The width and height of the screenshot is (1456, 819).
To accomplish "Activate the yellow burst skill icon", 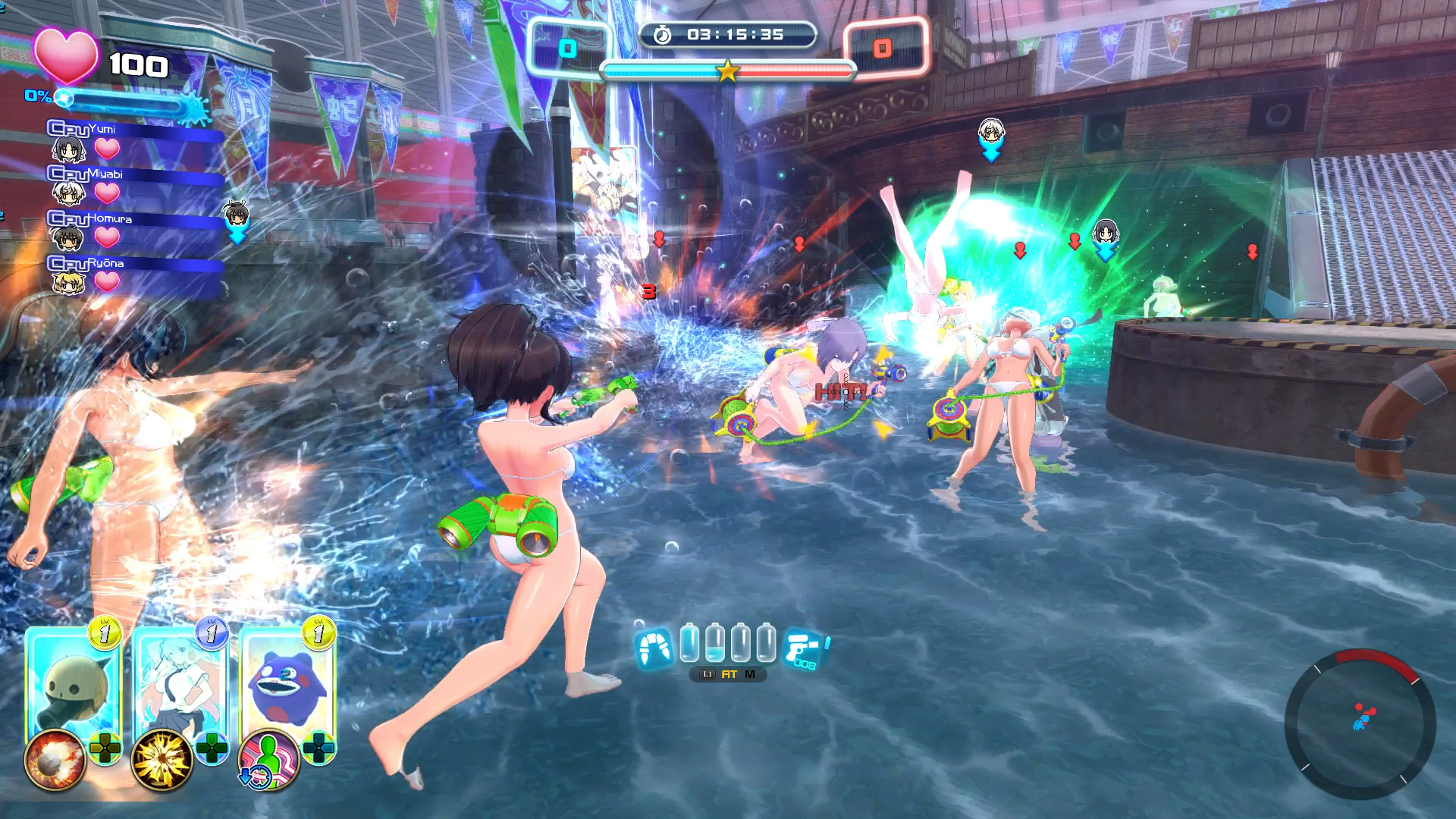I will [x=162, y=760].
